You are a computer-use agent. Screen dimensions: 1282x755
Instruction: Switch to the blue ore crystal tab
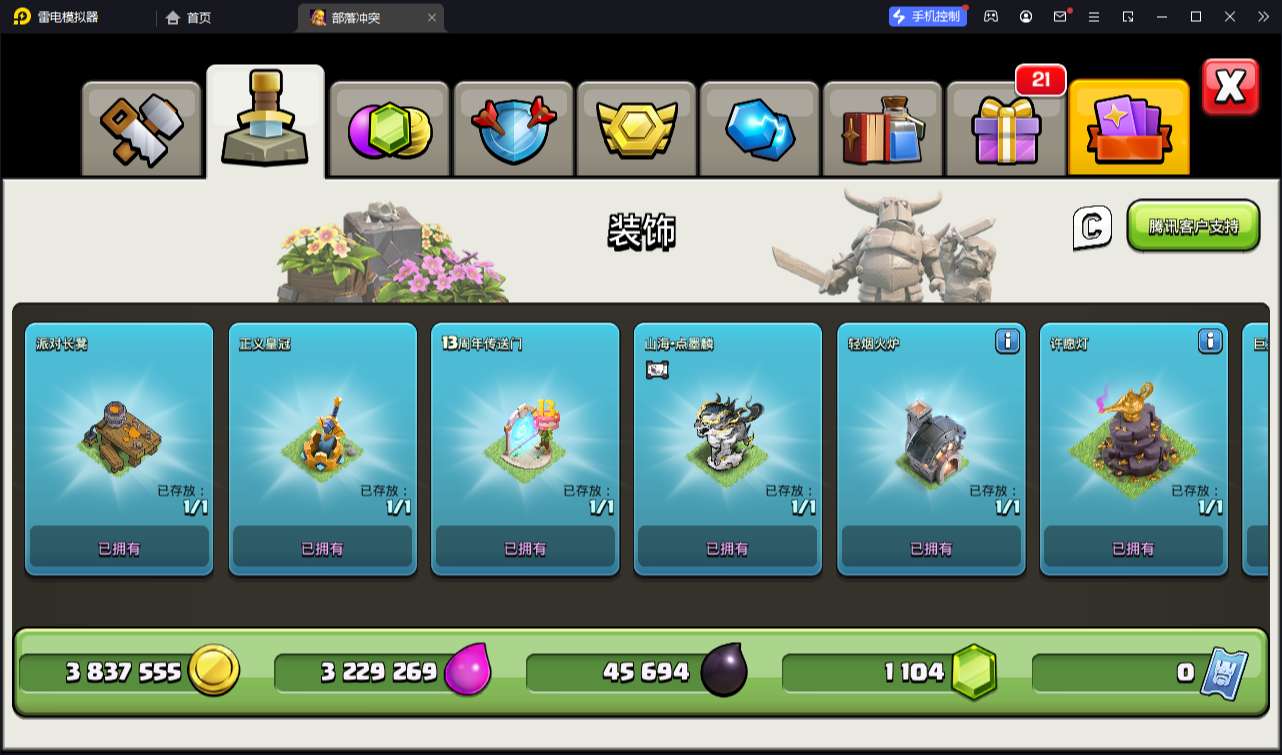(759, 130)
